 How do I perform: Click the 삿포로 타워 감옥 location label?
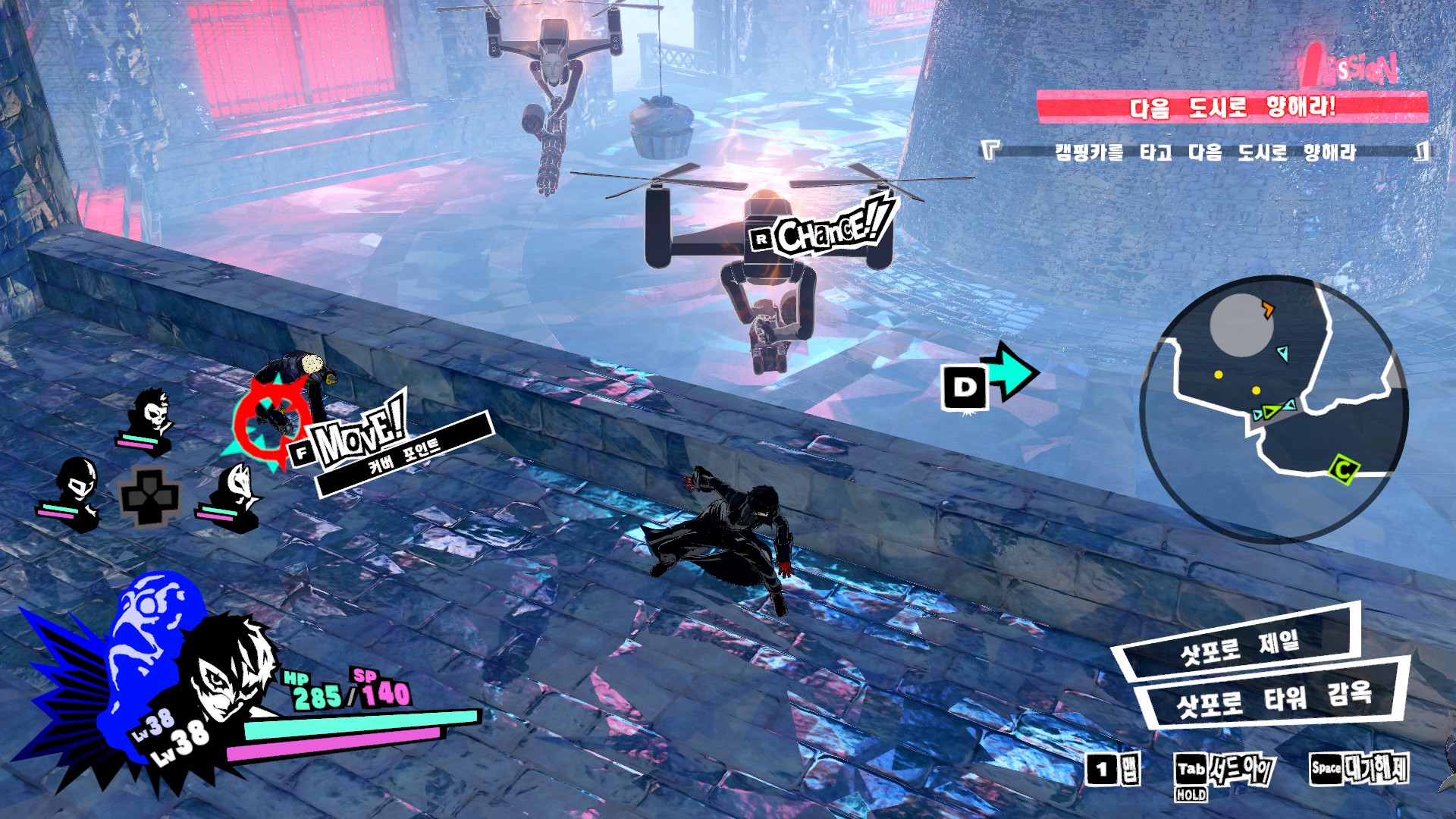point(1272,698)
